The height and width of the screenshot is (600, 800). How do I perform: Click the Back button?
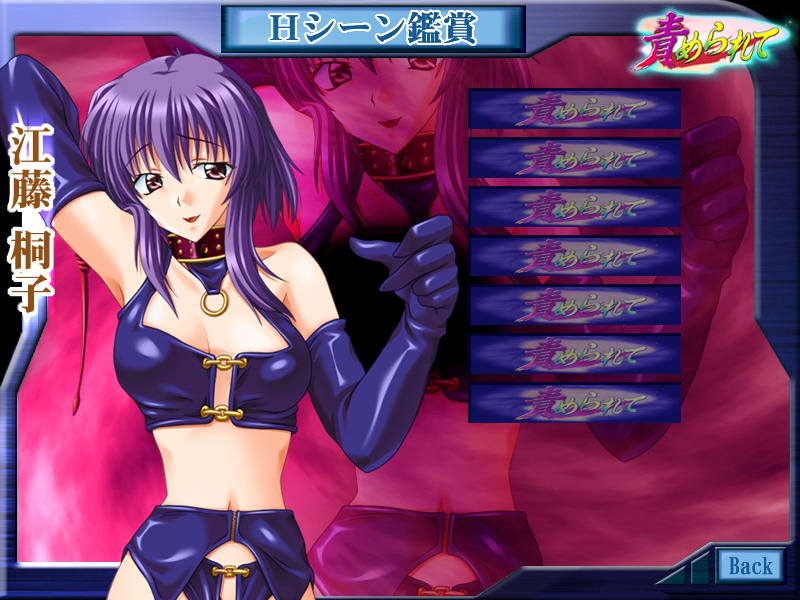749,566
